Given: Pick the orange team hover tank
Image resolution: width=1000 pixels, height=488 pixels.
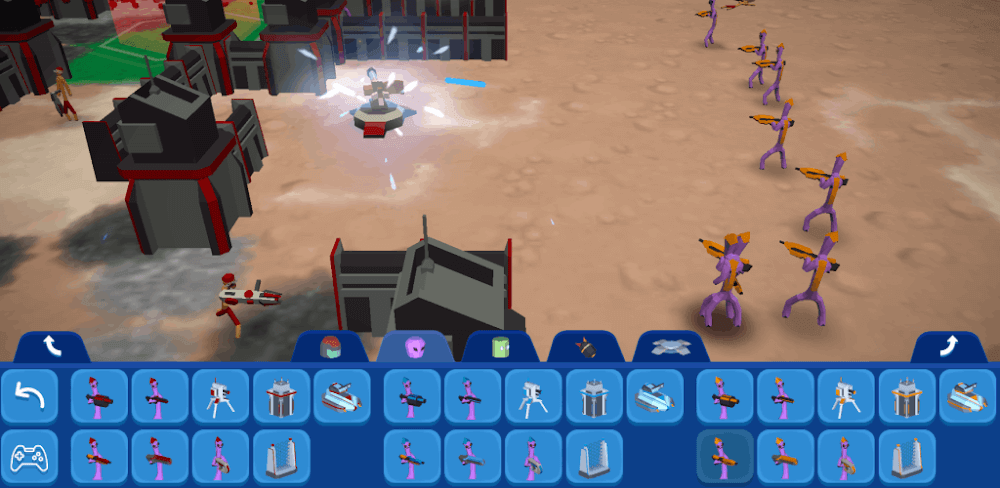Looking at the screenshot, I should (967, 397).
